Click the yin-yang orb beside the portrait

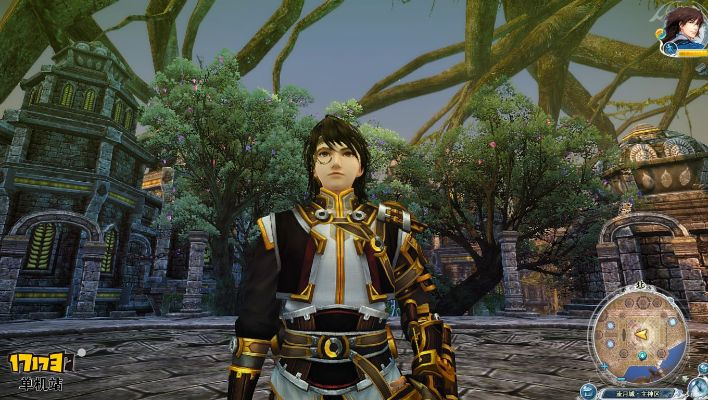point(661,32)
